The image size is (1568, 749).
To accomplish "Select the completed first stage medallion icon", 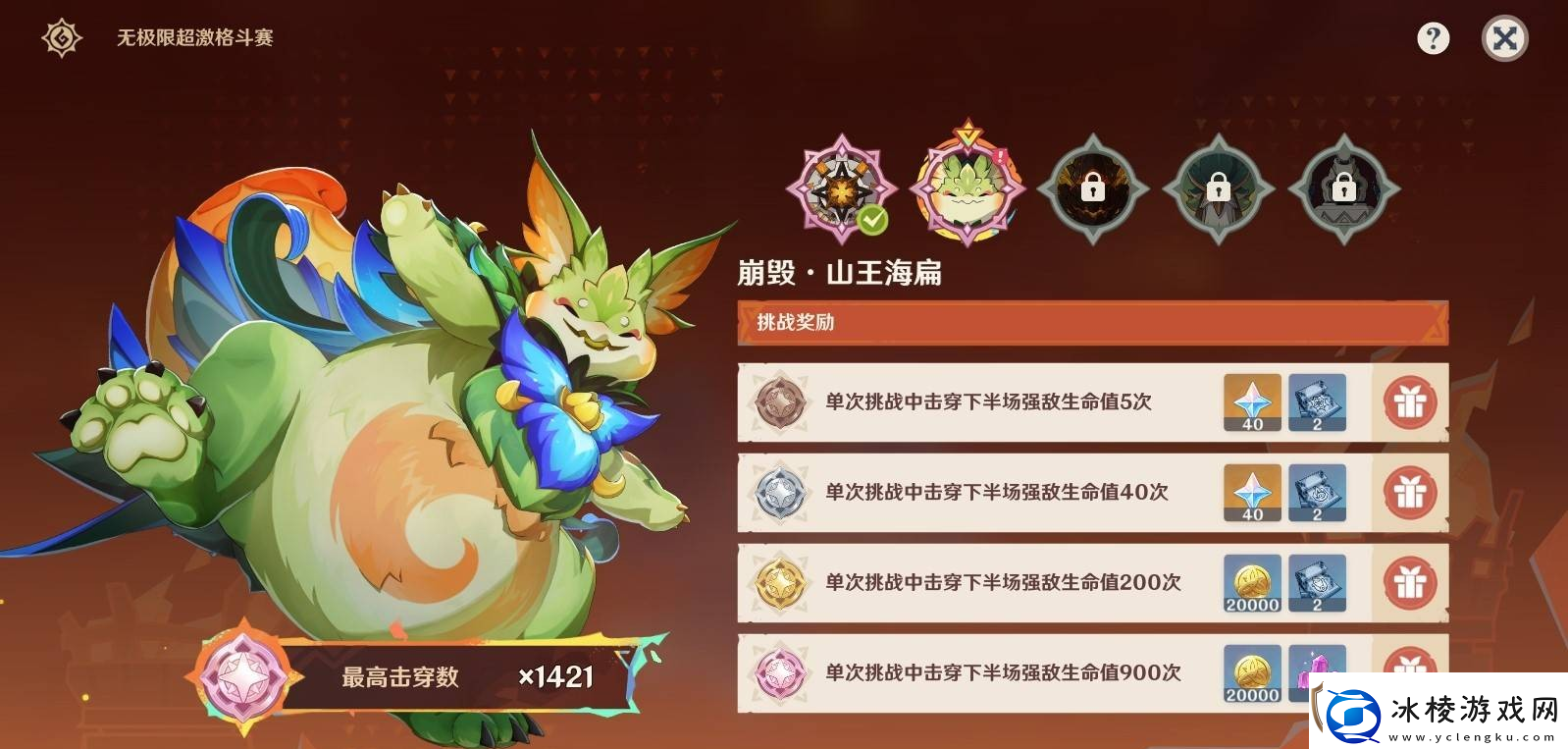I will (842, 188).
